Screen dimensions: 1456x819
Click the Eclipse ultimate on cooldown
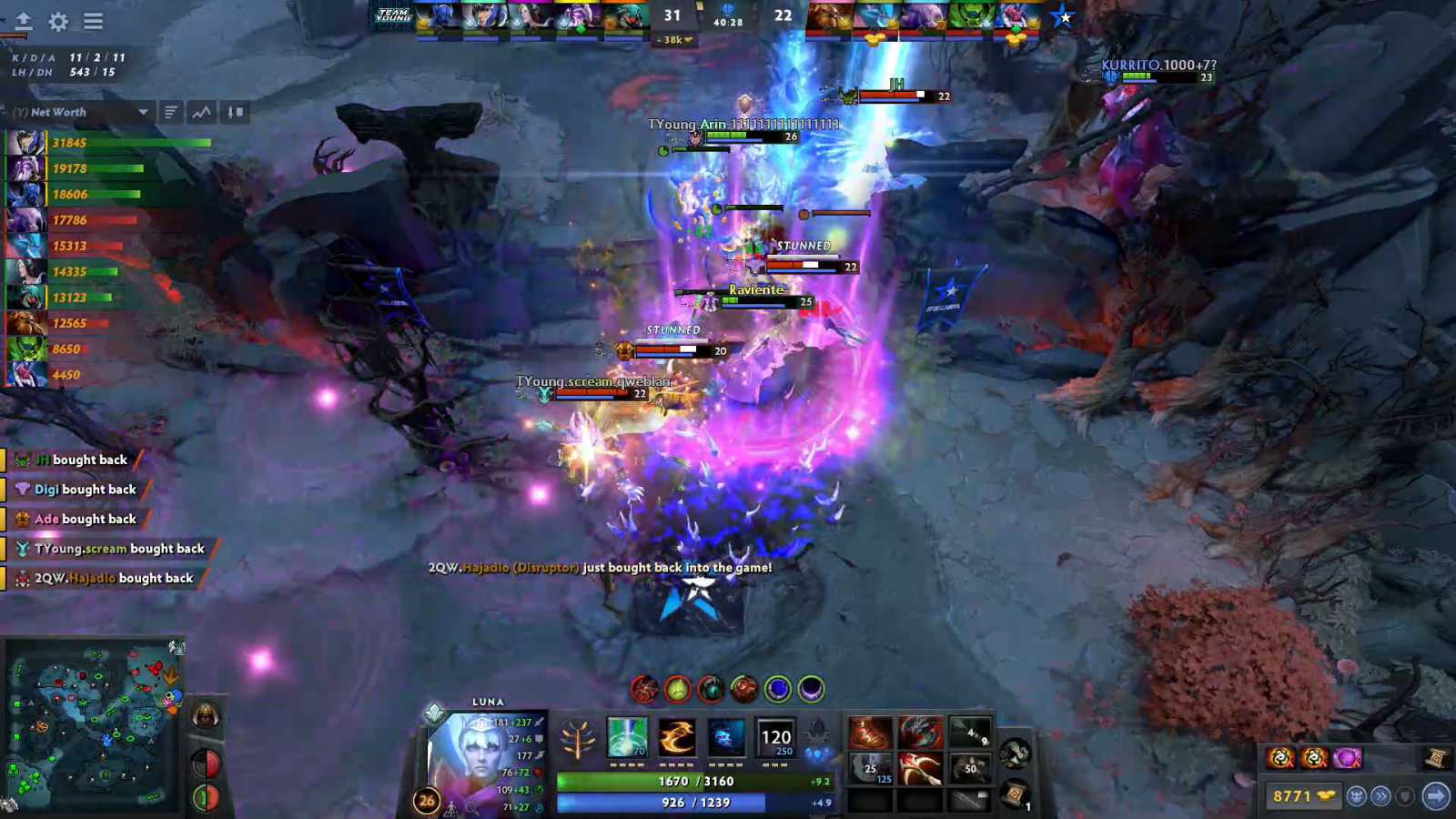(x=776, y=737)
